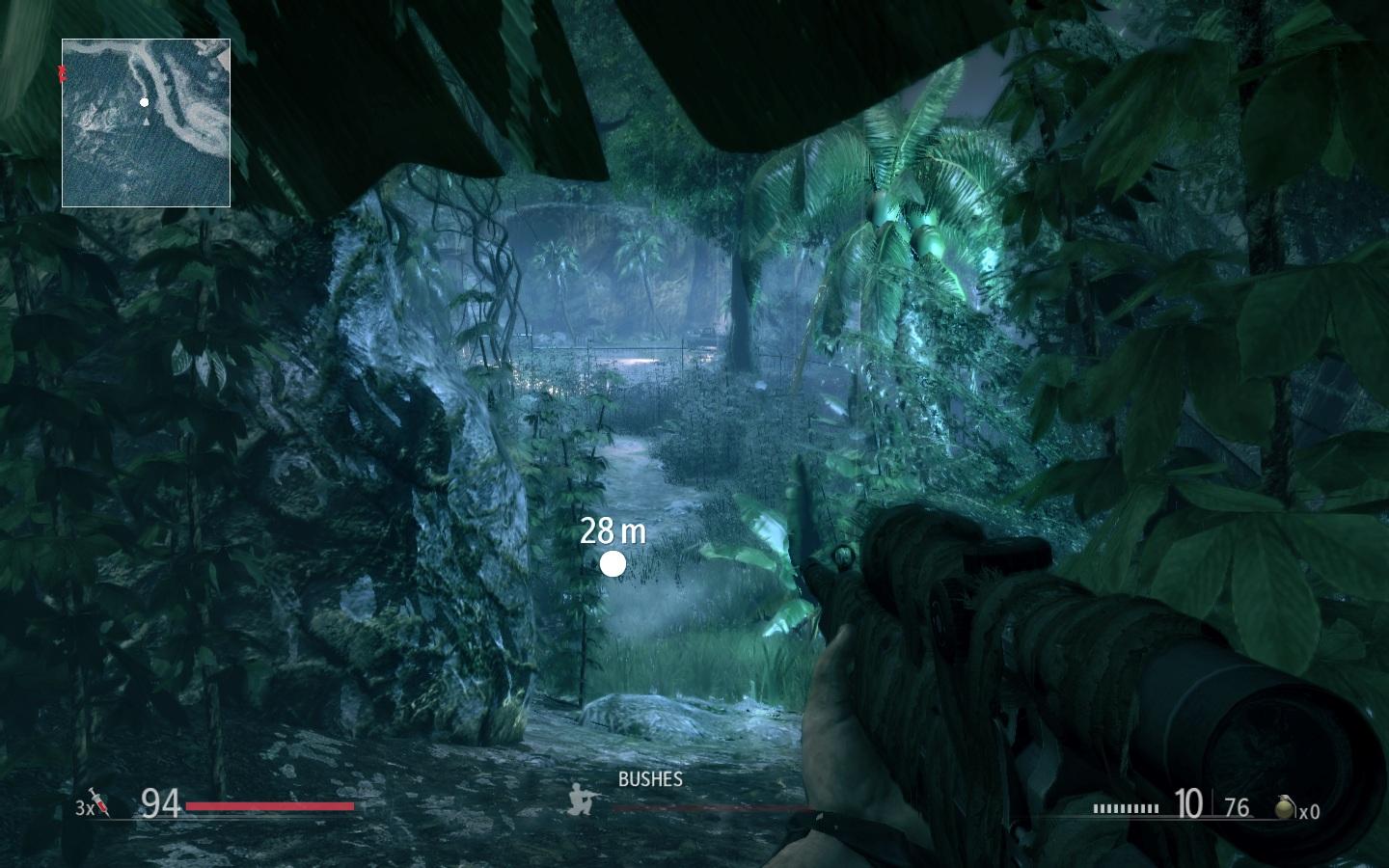Image resolution: width=1389 pixels, height=868 pixels.
Task: Click the 3x syringe count label
Action: click(83, 806)
